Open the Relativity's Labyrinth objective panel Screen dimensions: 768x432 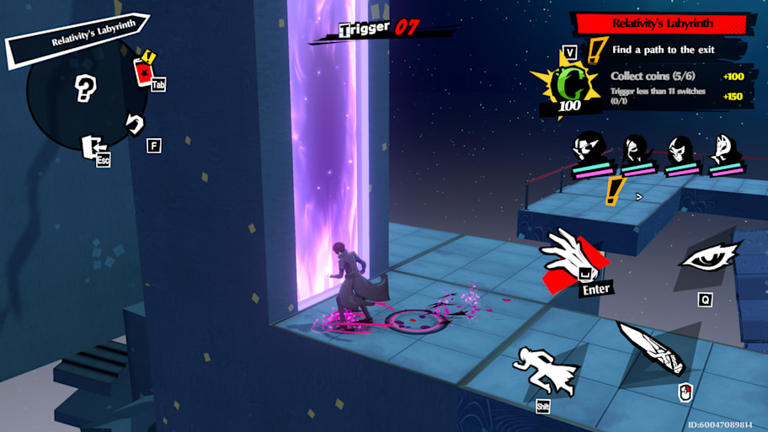(x=660, y=23)
